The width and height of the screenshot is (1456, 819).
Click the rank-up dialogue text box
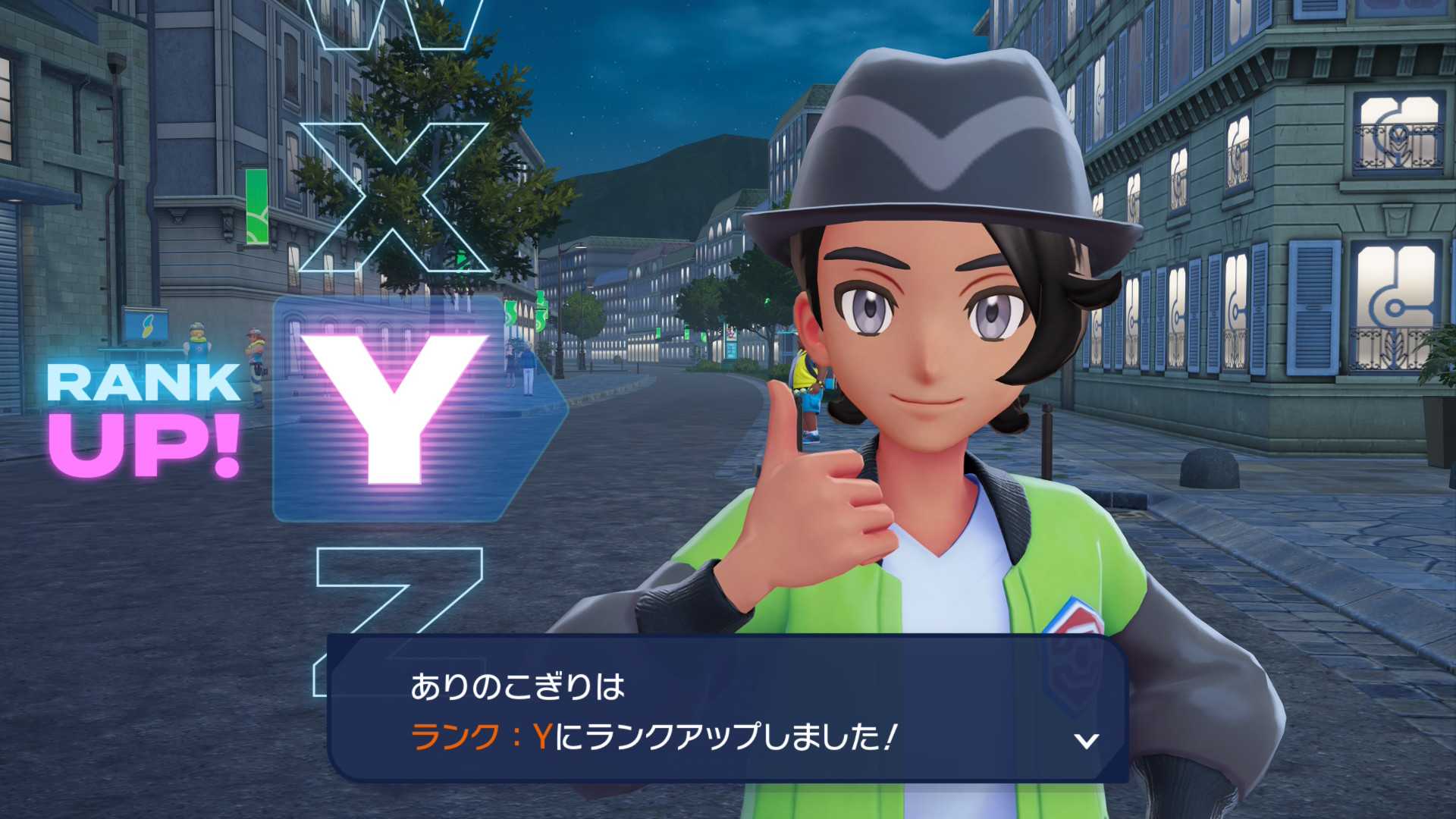click(726, 710)
